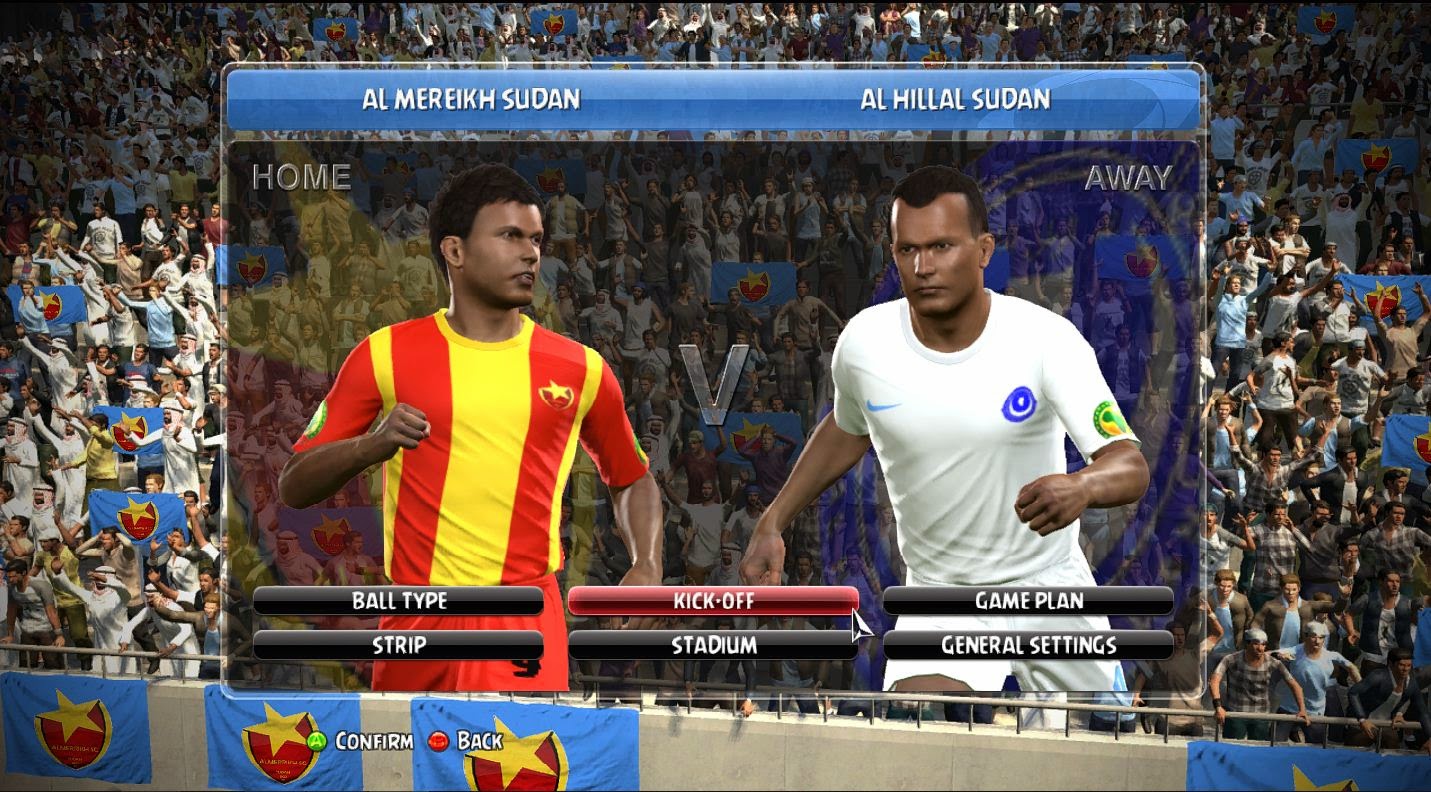Open the Ball Type option
The width and height of the screenshot is (1431, 792).
398,601
